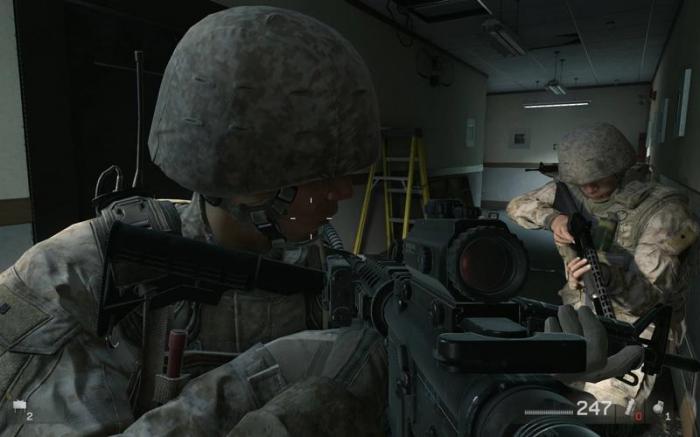Screen dimensions: 700x437
Task: Select the frag grenade icon
Action: [659, 407]
